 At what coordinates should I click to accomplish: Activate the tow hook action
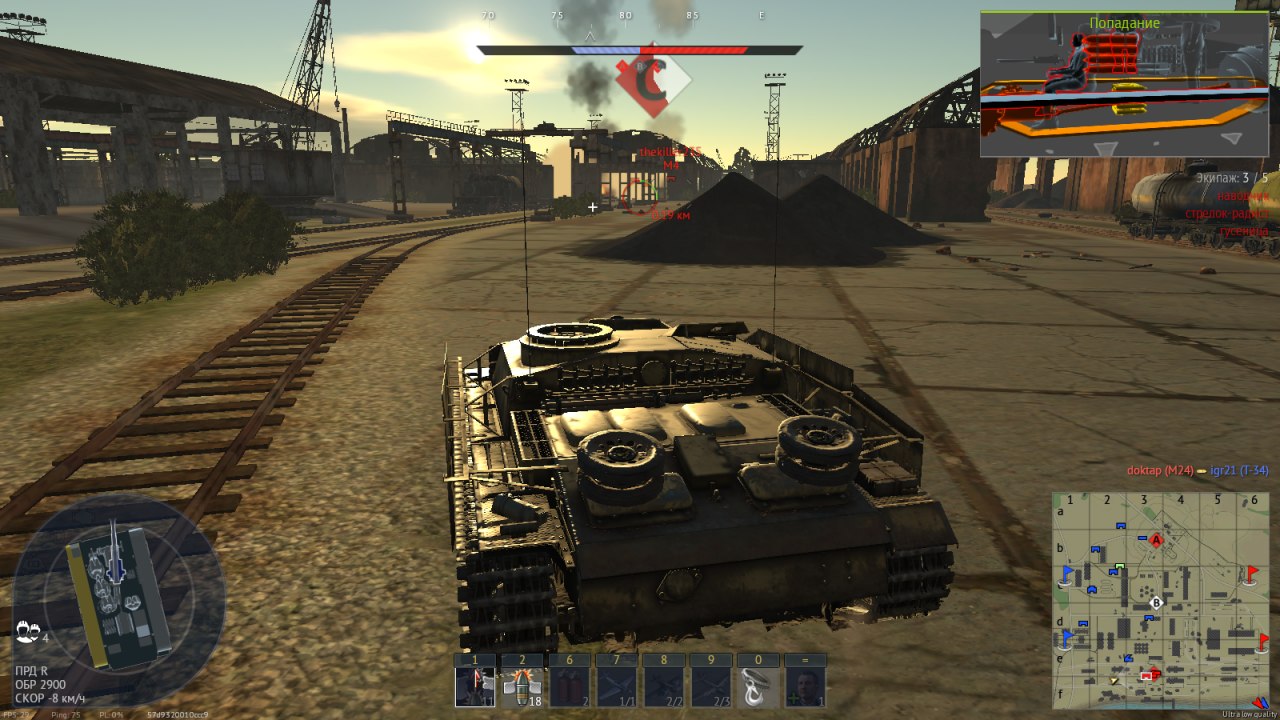tap(757, 687)
